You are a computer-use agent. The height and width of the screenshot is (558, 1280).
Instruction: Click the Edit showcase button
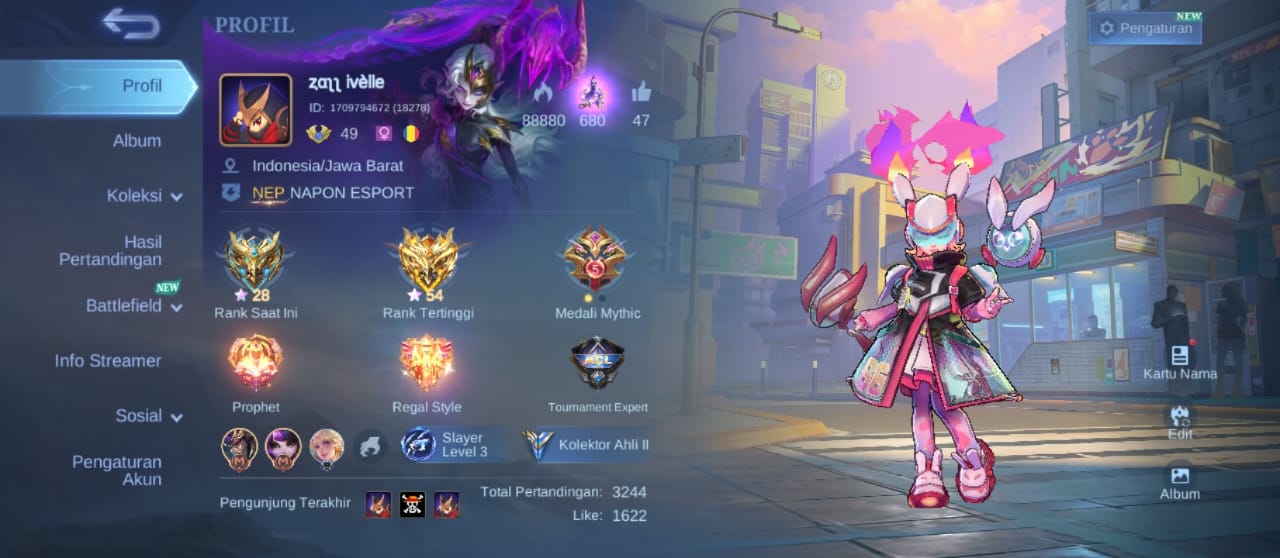[1180, 422]
